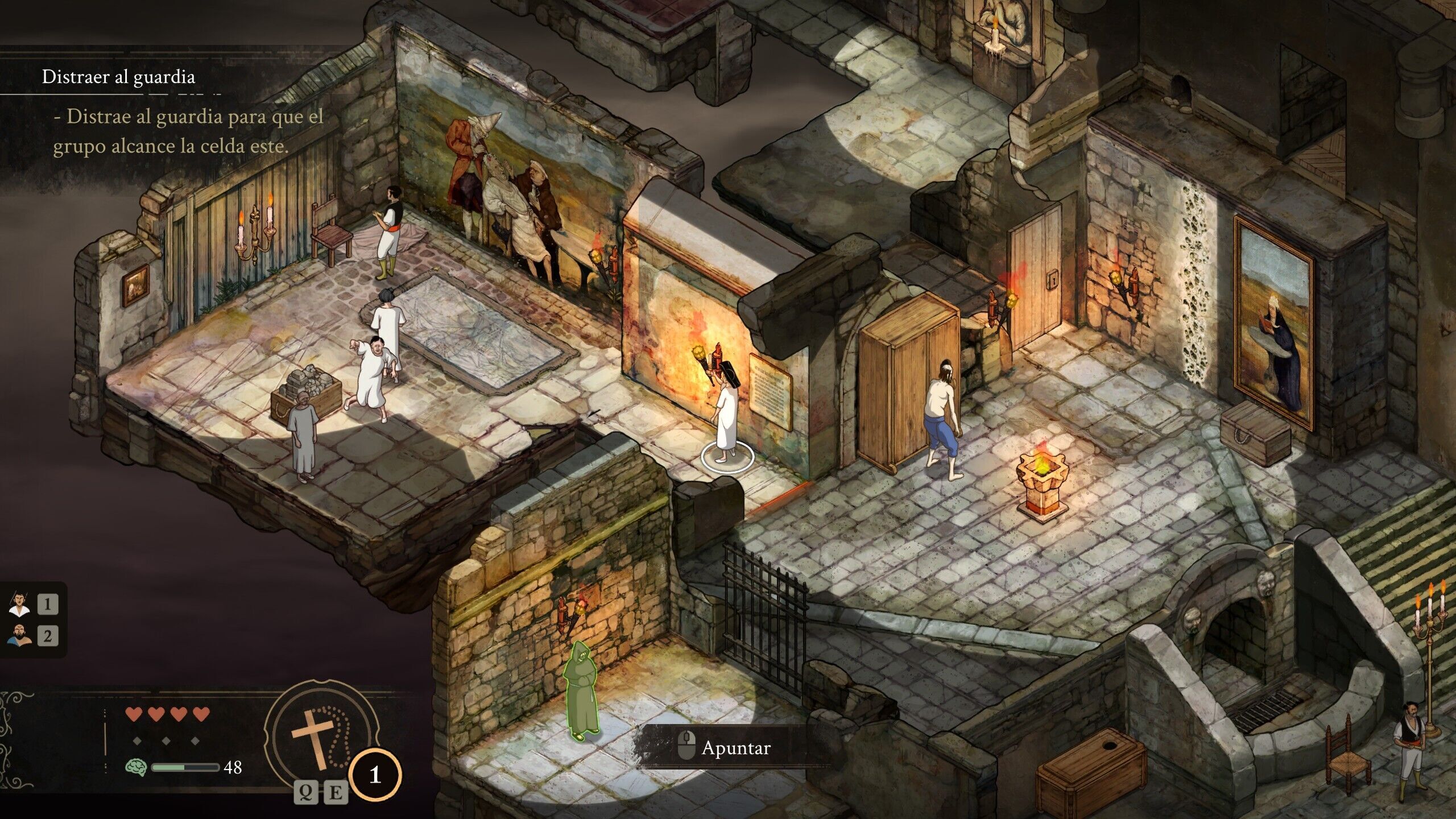Open the 'Distraer al guardia' objective tracker
The width and height of the screenshot is (1456, 819).
118,77
